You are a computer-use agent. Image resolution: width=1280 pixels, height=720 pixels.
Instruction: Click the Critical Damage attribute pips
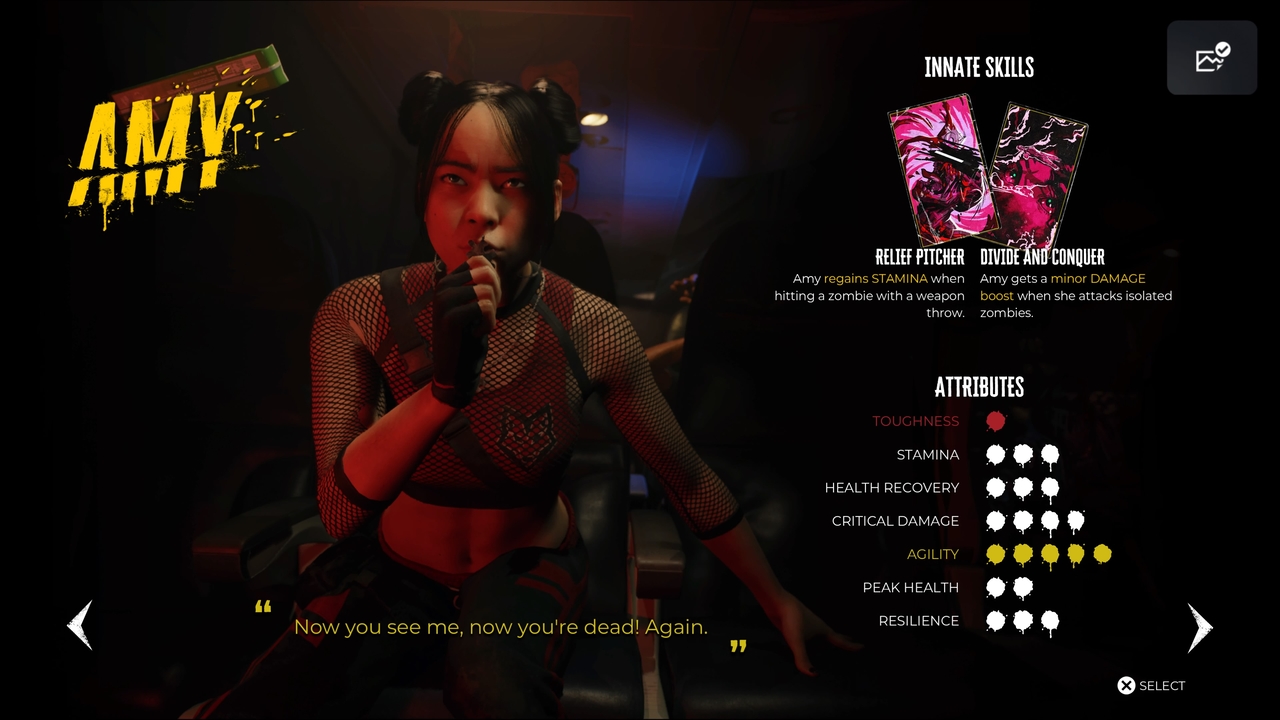coord(1034,521)
